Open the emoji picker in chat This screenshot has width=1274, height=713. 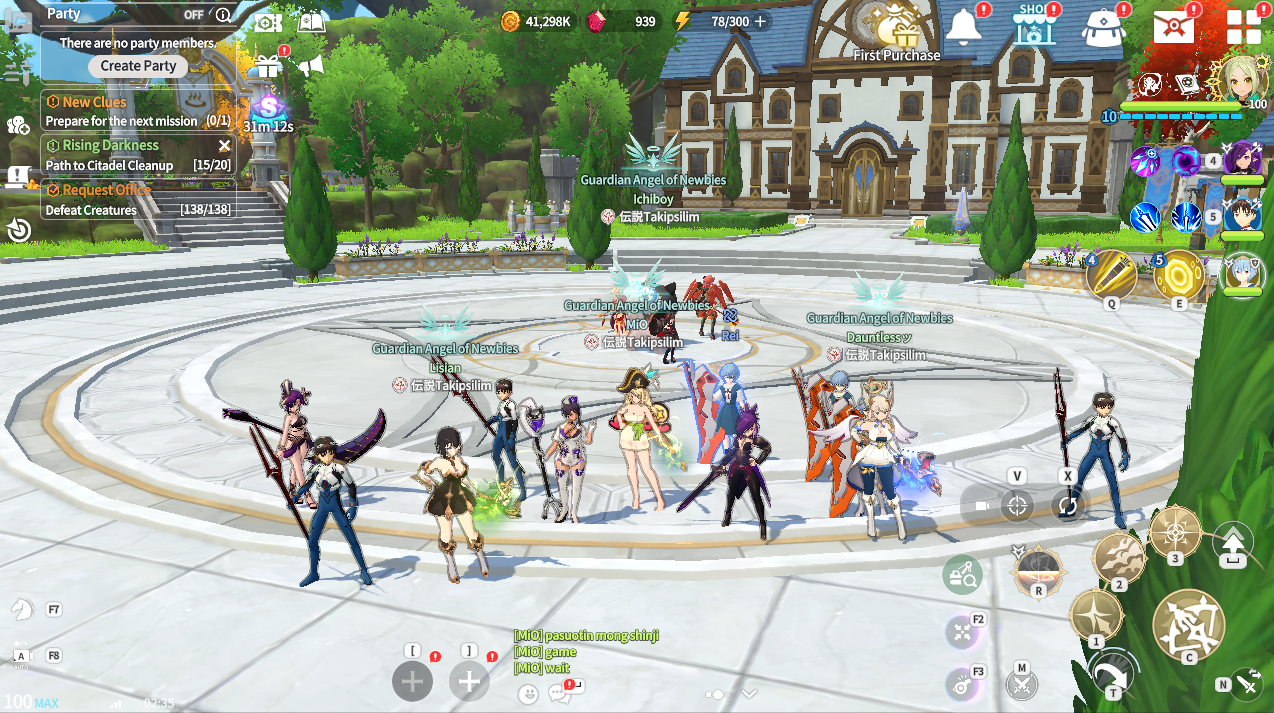pos(528,693)
